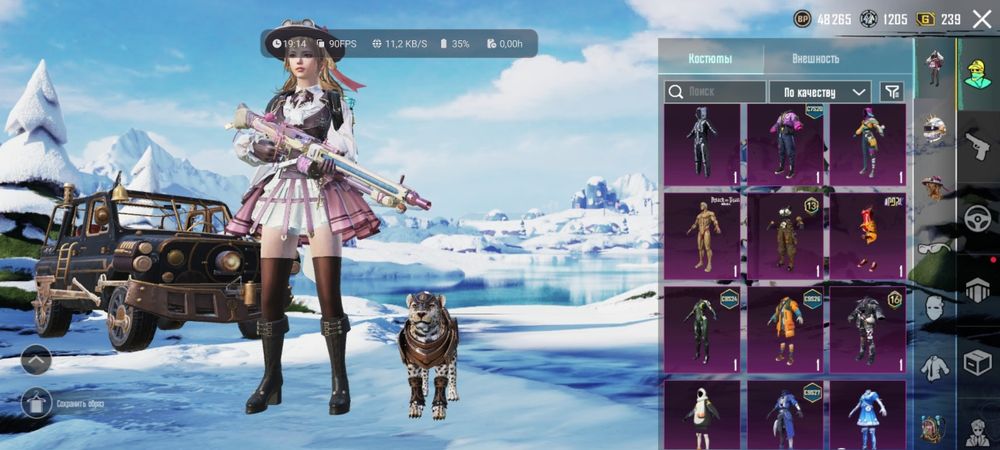This screenshot has width=1000, height=450.
Task: Close the inventory screen with the X
Action: (981, 19)
